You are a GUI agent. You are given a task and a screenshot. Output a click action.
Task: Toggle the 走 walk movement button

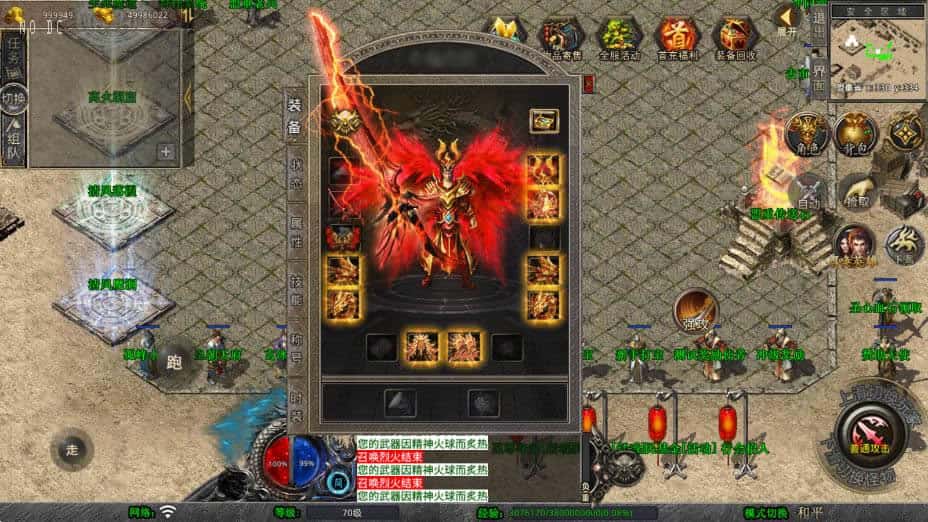point(71,447)
